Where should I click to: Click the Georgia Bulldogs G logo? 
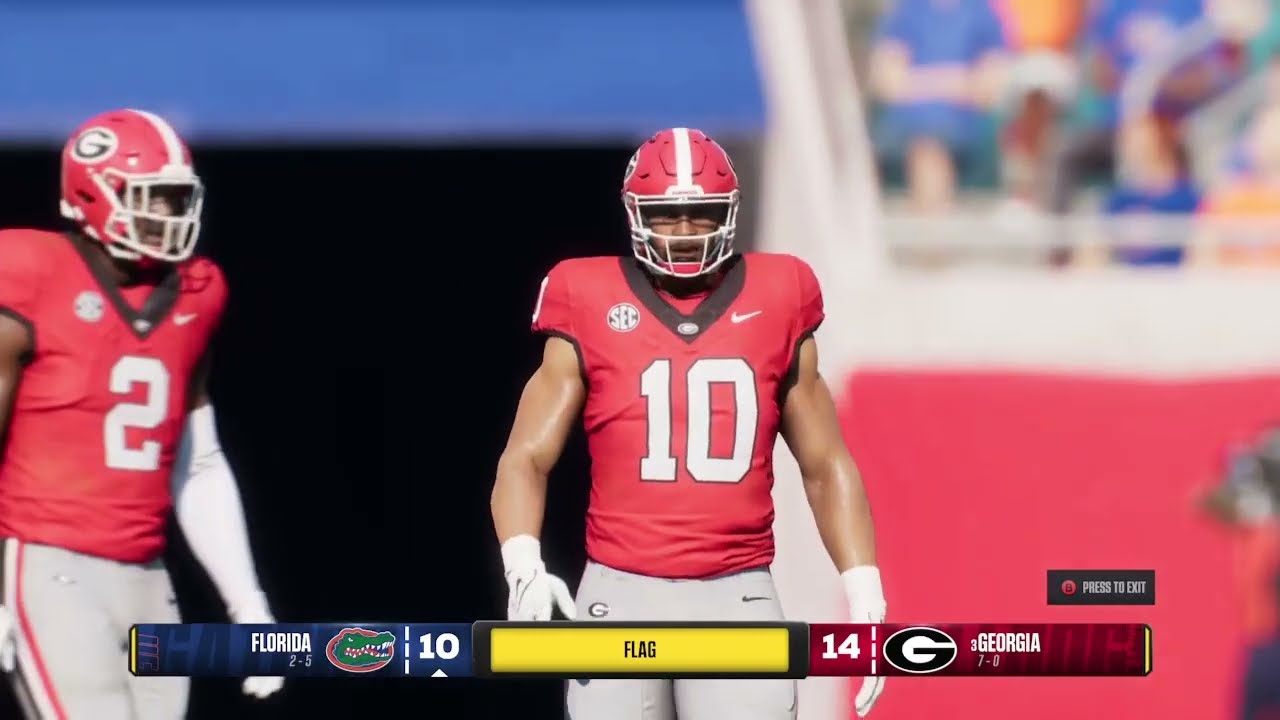point(920,648)
